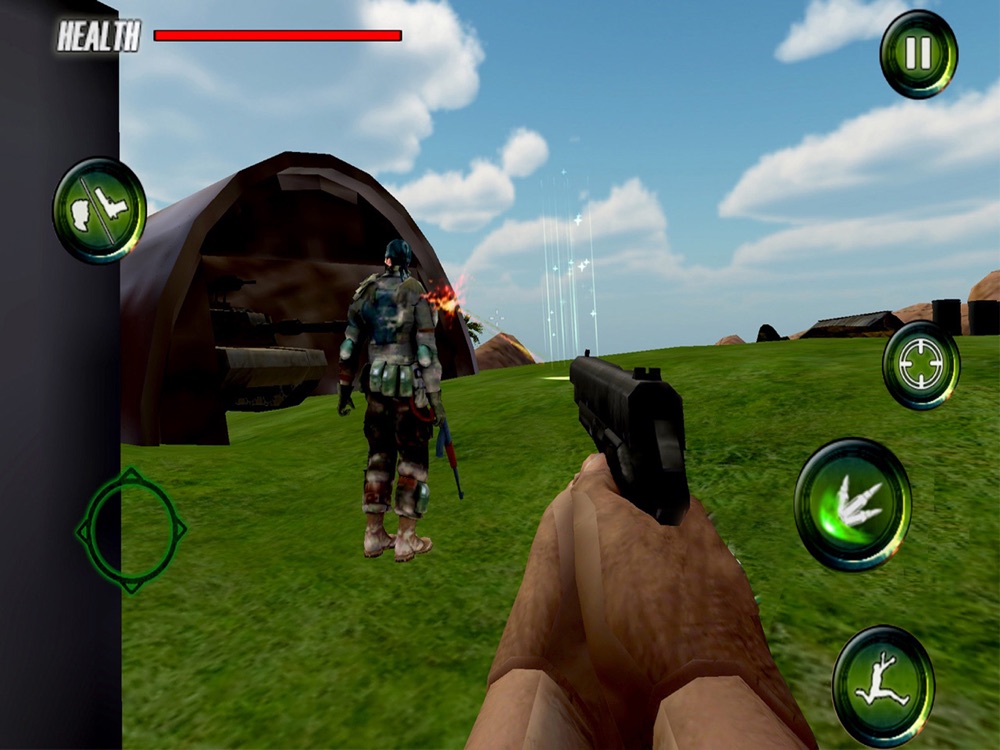The height and width of the screenshot is (750, 1000).
Task: Fire the weapon with the bullets button
Action: click(852, 504)
